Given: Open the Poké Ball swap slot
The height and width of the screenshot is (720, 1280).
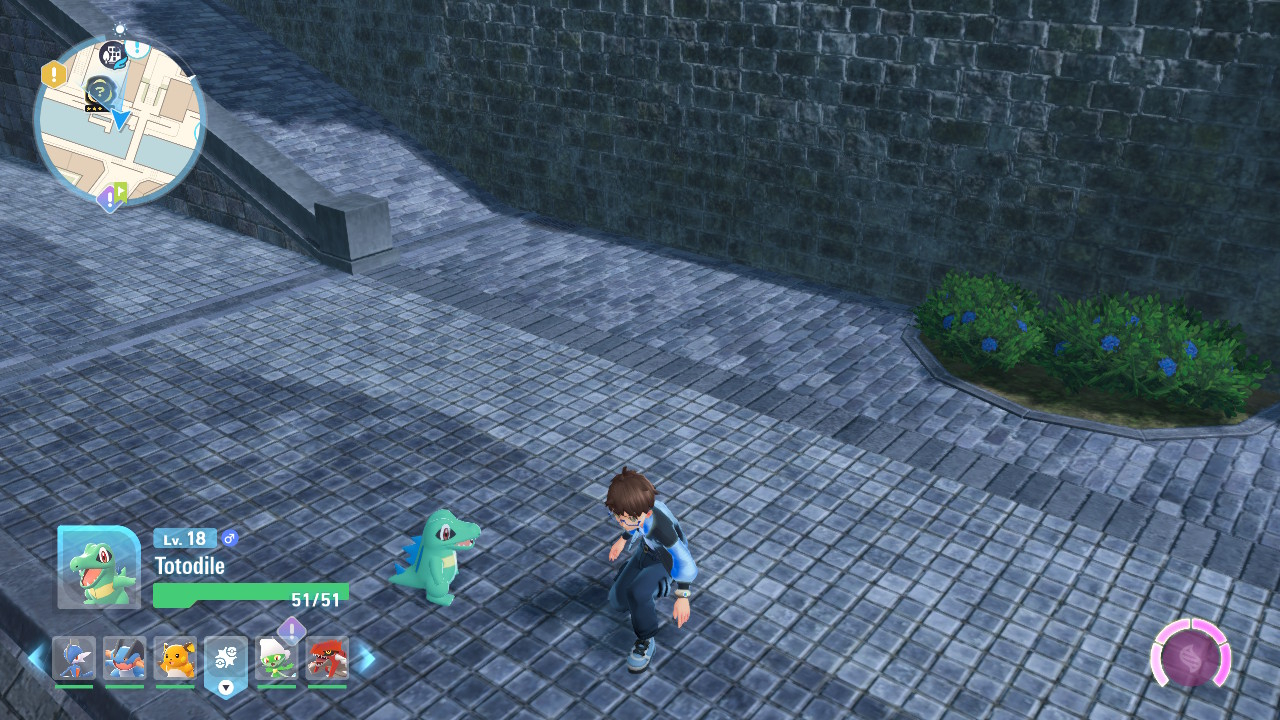Looking at the screenshot, I should [x=225, y=662].
